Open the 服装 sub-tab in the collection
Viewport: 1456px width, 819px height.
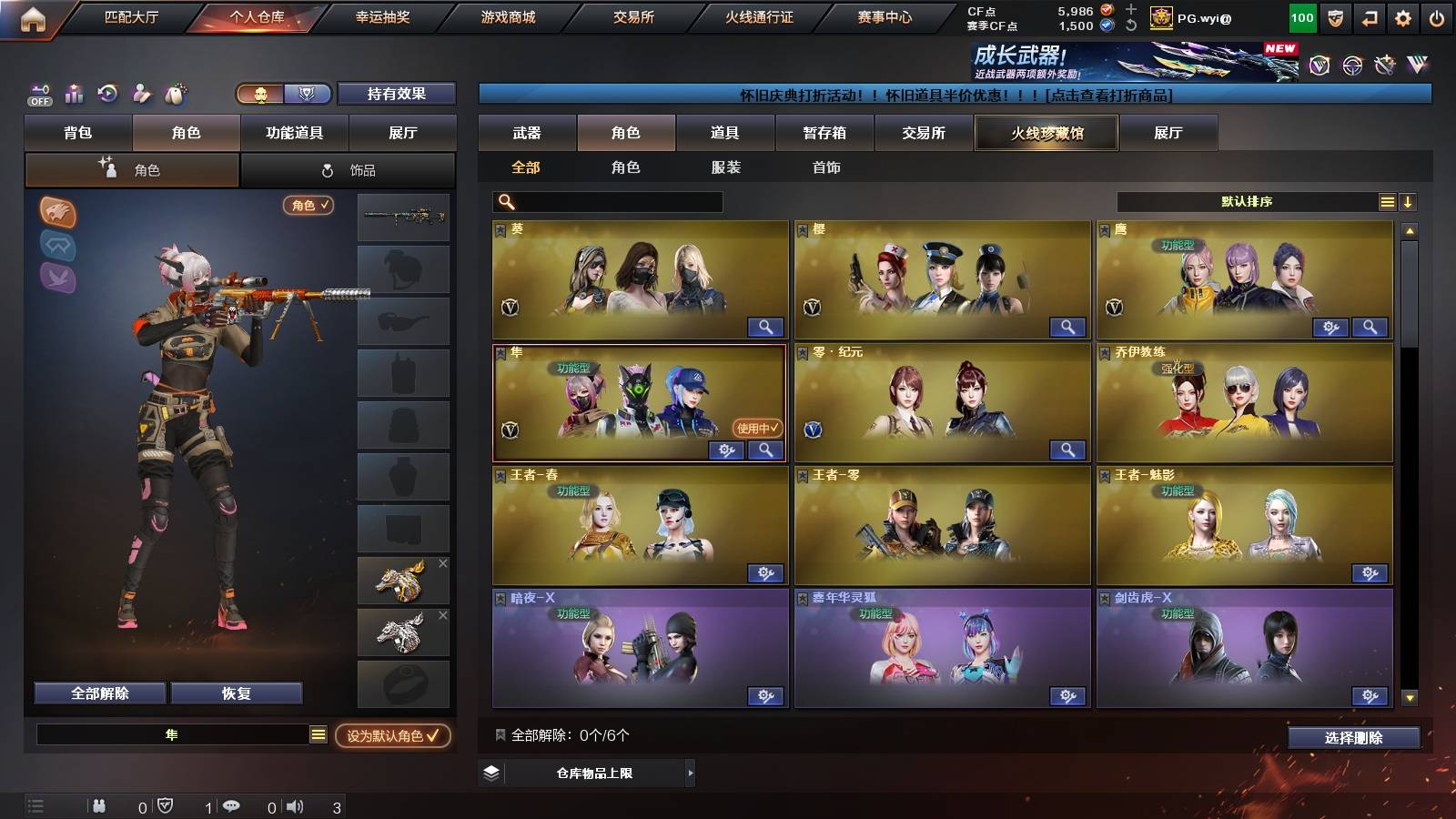727,167
